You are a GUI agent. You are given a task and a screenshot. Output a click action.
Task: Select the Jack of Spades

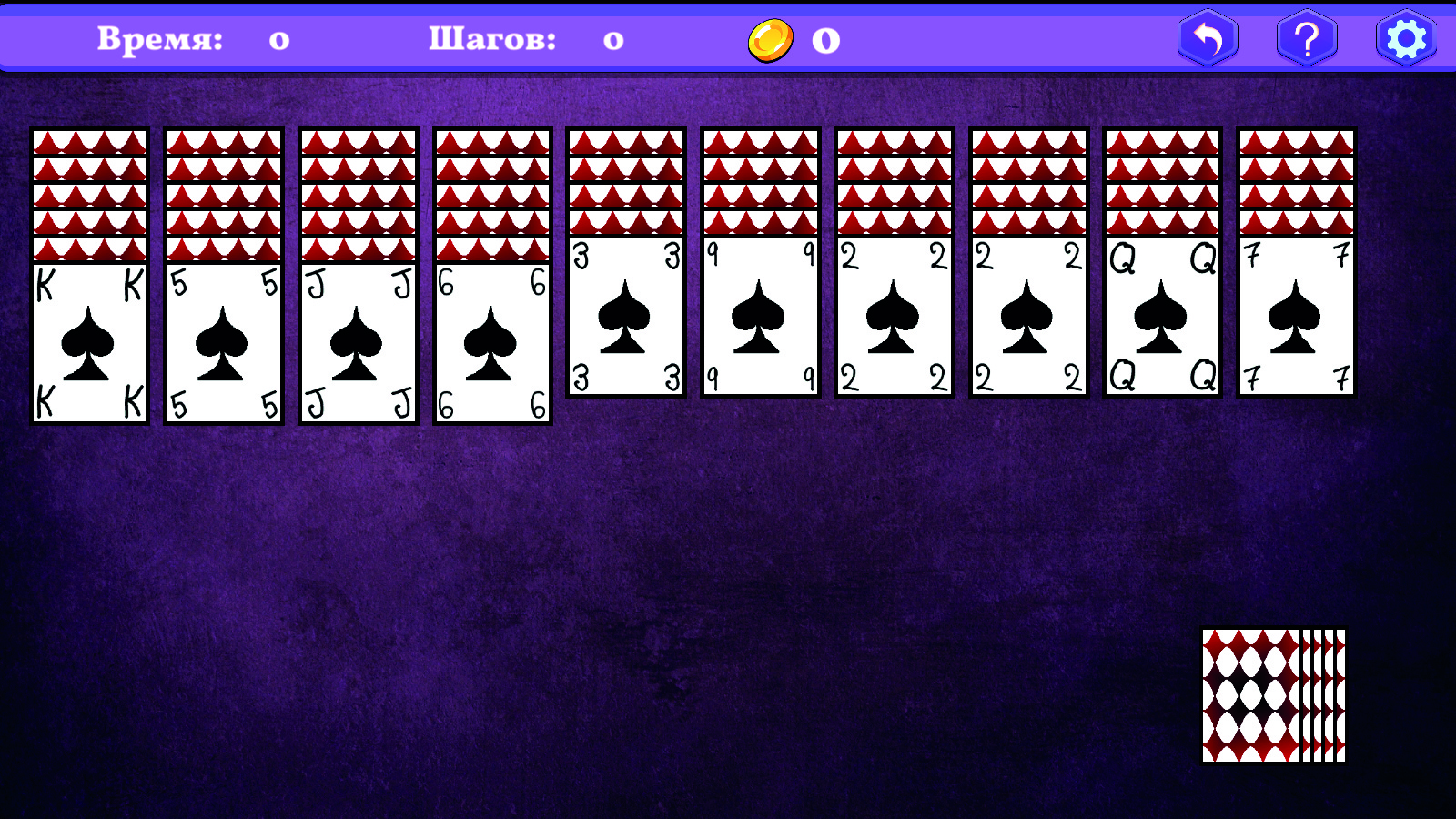coord(357,341)
